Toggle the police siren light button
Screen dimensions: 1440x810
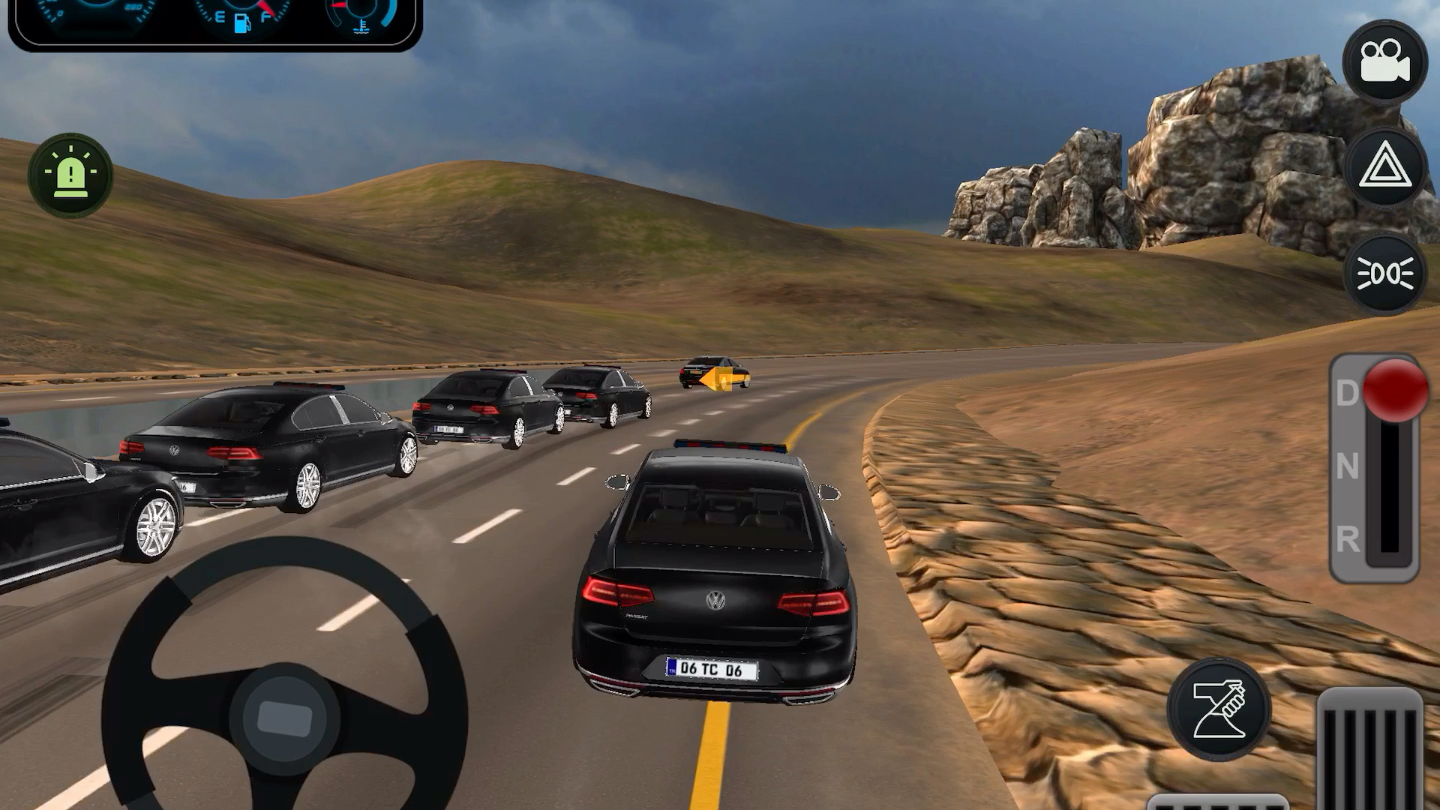coord(70,176)
